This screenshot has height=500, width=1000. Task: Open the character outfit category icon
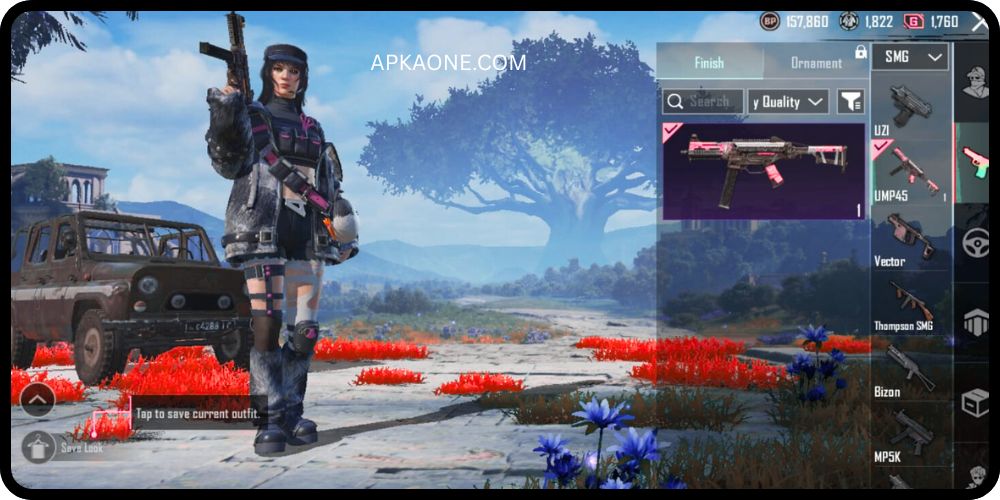pyautogui.click(x=976, y=84)
